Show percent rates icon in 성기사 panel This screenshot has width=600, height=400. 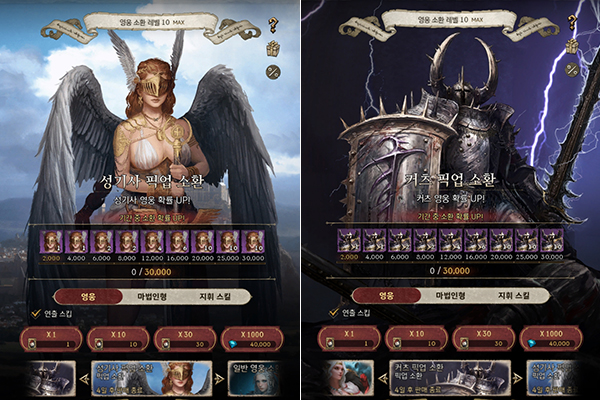coord(272,70)
